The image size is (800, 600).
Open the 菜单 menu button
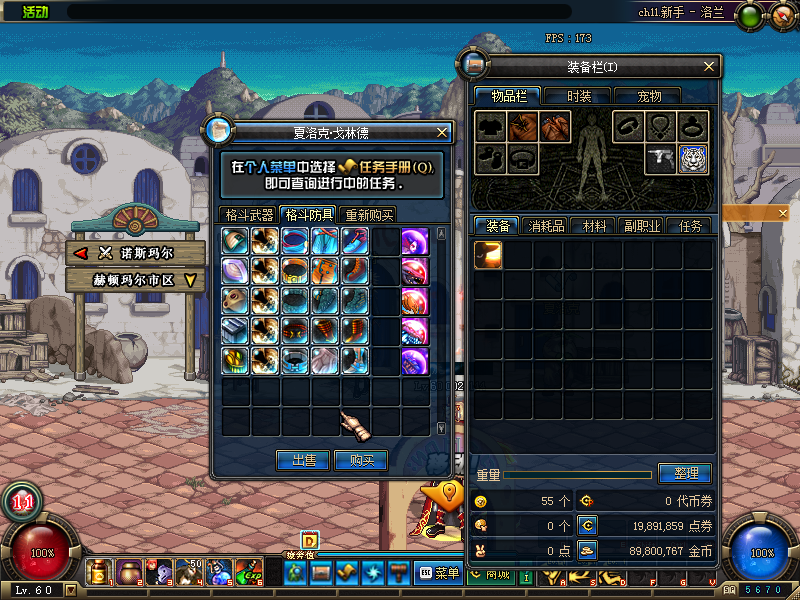pos(439,573)
